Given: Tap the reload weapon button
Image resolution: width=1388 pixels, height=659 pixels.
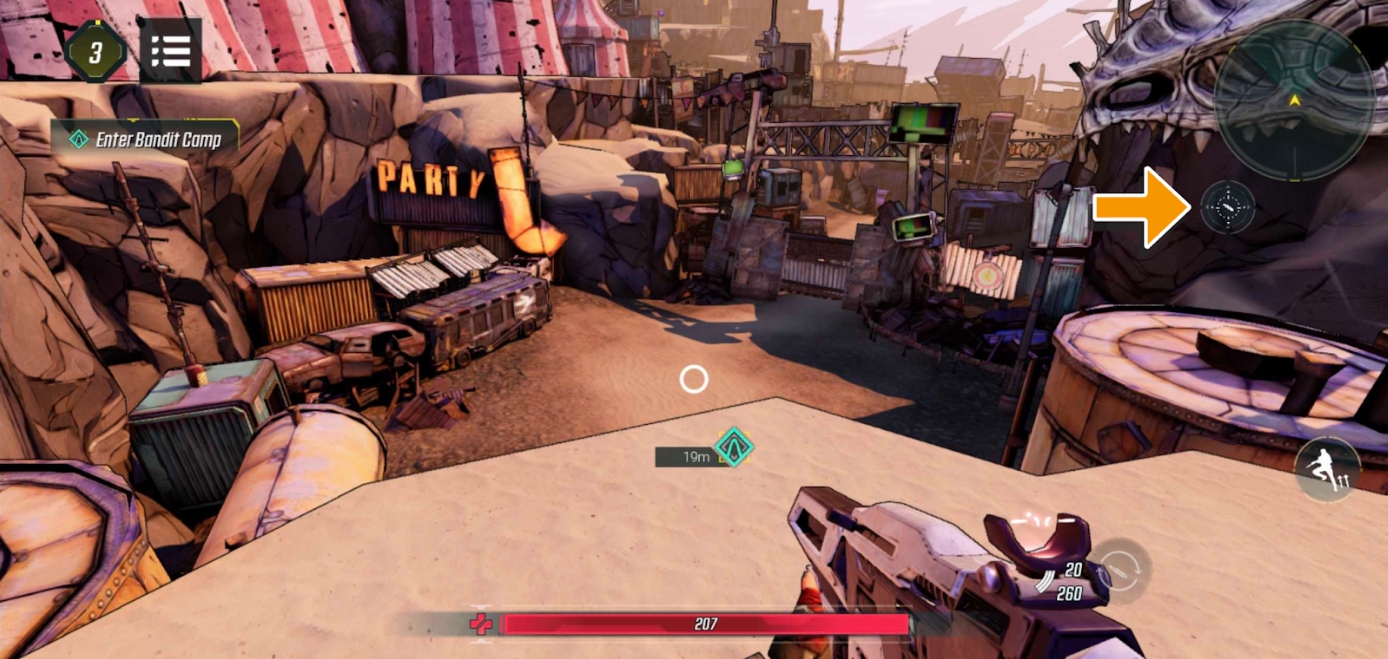Looking at the screenshot, I should [1120, 572].
